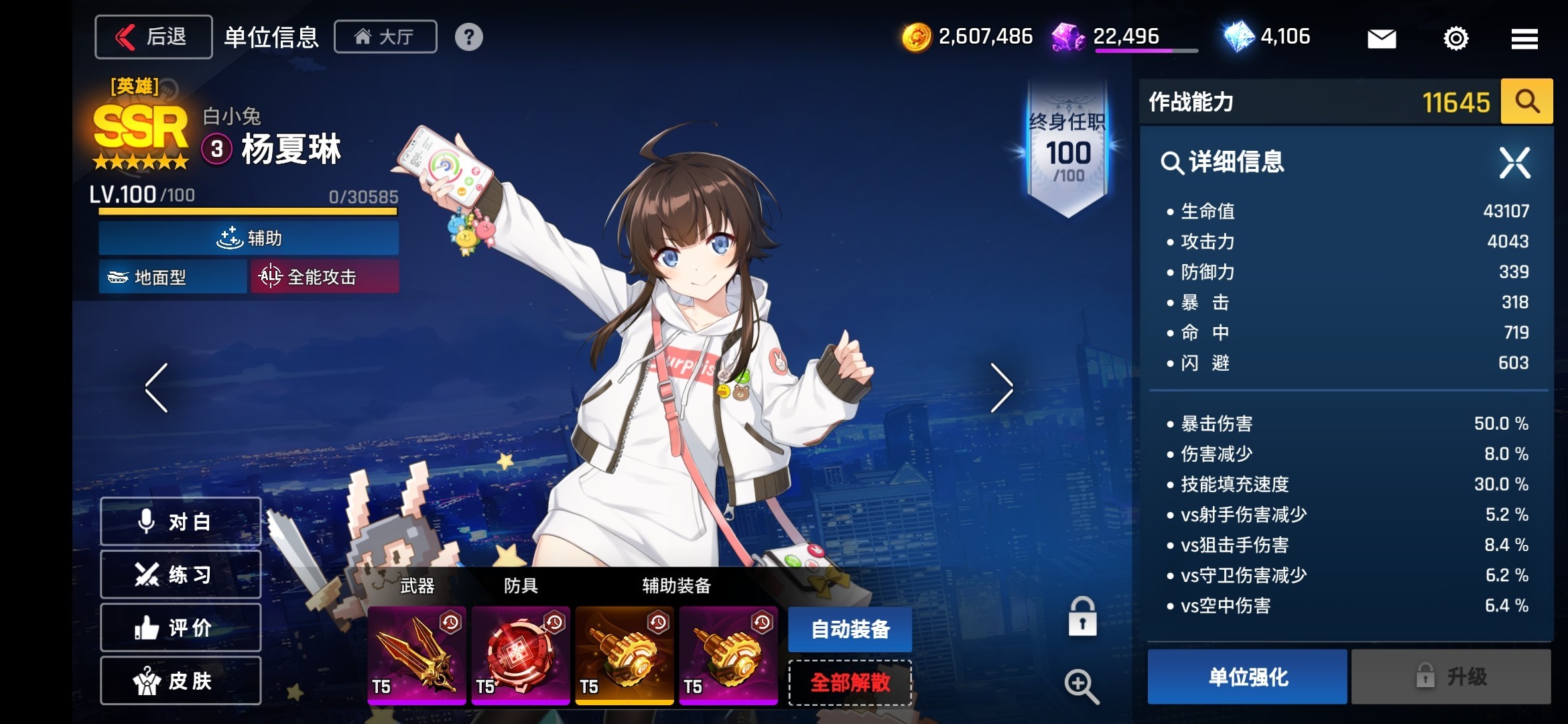Open the 皮肤 skins screen
This screenshot has height=724, width=1568.
(180, 680)
